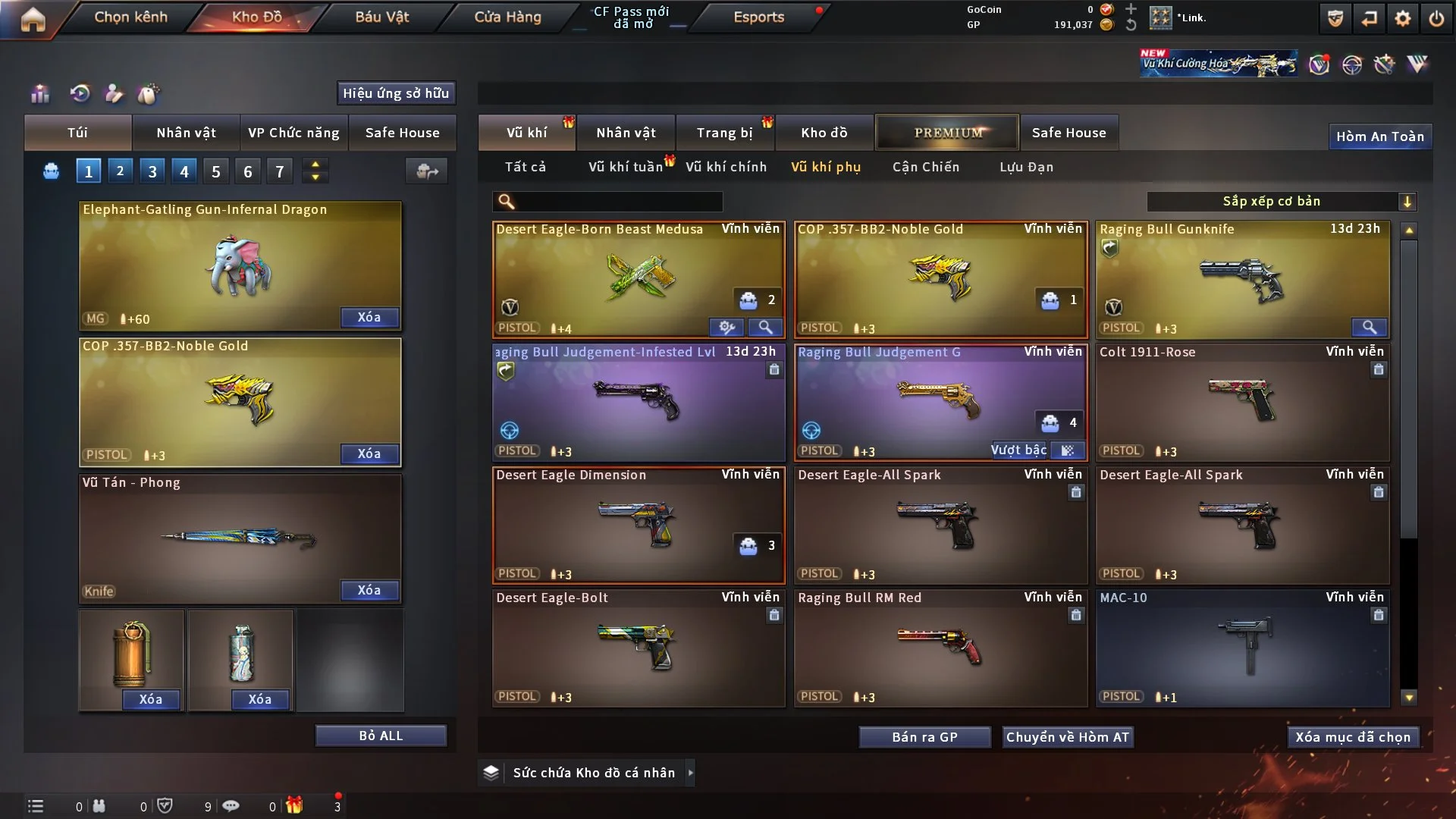Open the Esports menu entry
Viewport: 1456px width, 819px height.
tap(758, 17)
